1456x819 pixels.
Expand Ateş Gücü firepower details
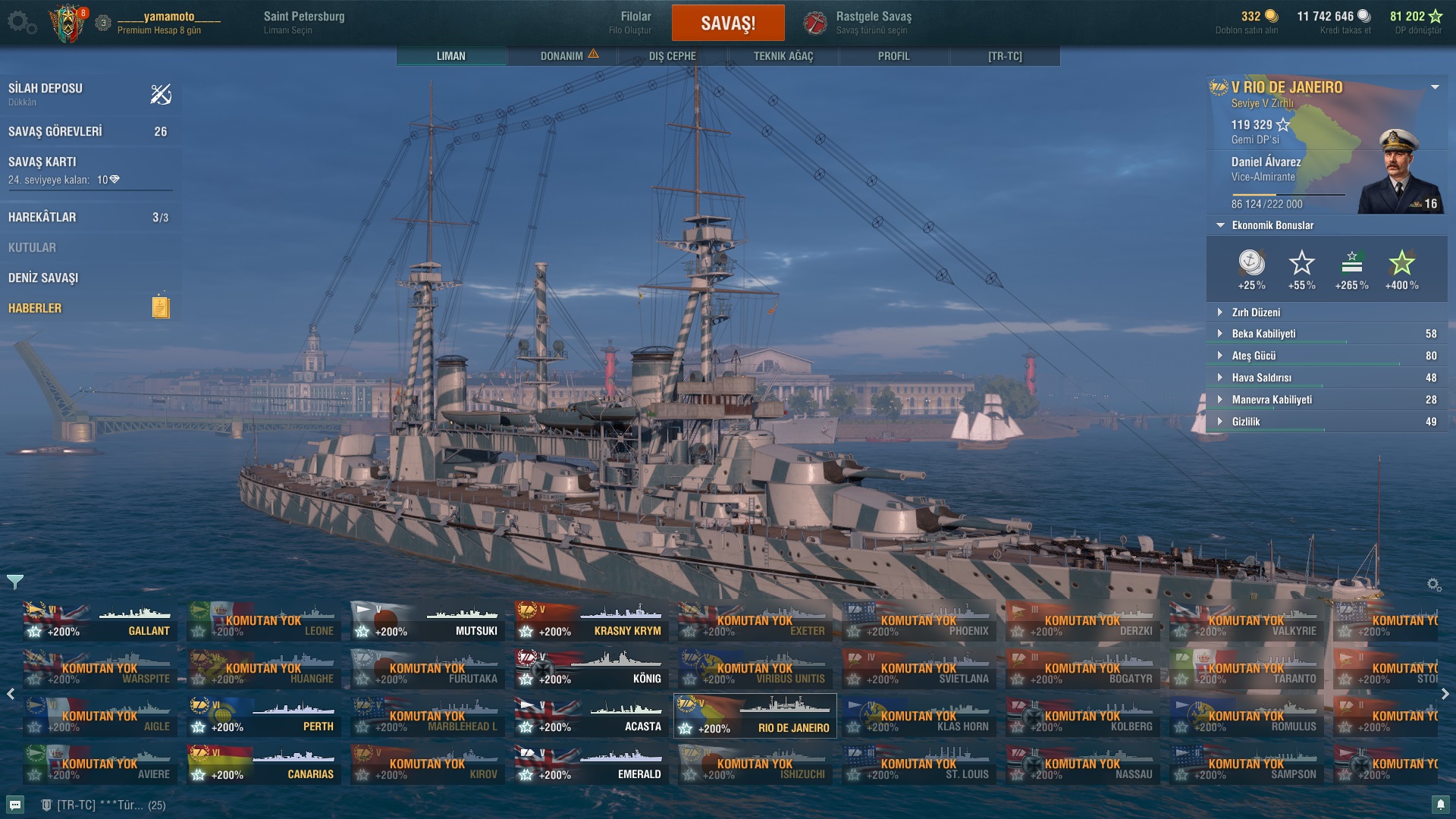click(x=1253, y=356)
